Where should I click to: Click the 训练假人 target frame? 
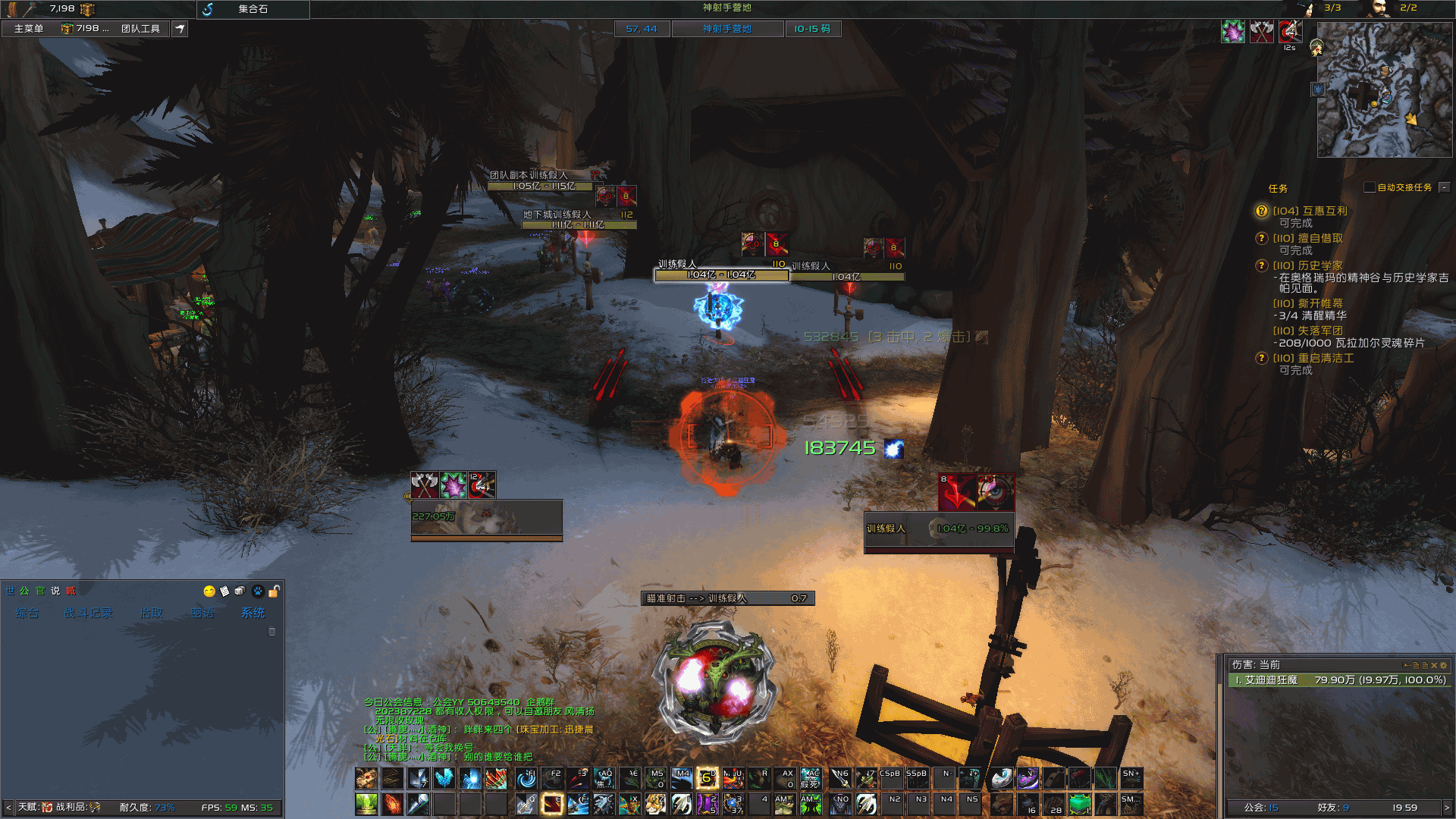click(x=939, y=529)
